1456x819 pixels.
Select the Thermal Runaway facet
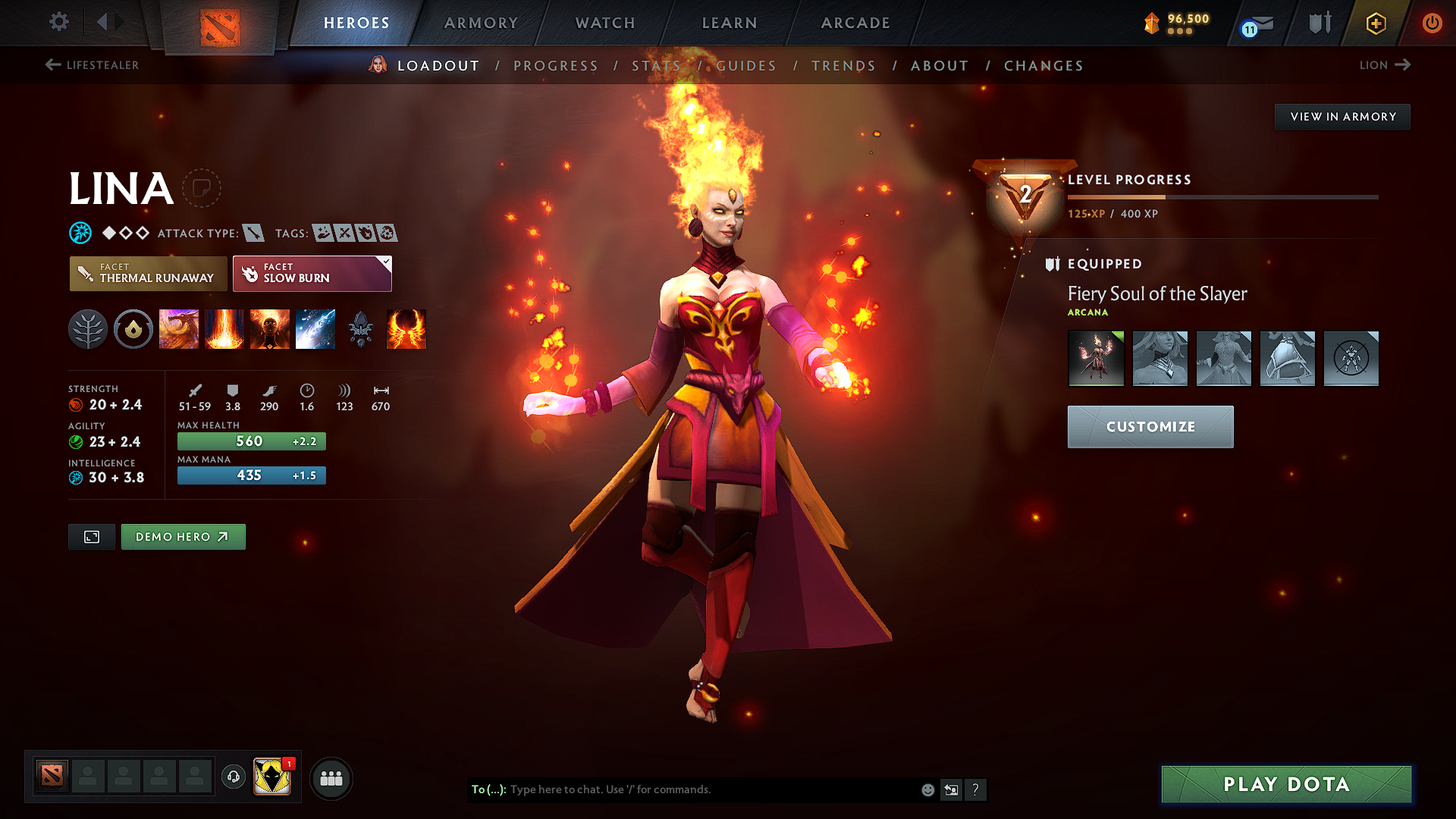tap(148, 273)
